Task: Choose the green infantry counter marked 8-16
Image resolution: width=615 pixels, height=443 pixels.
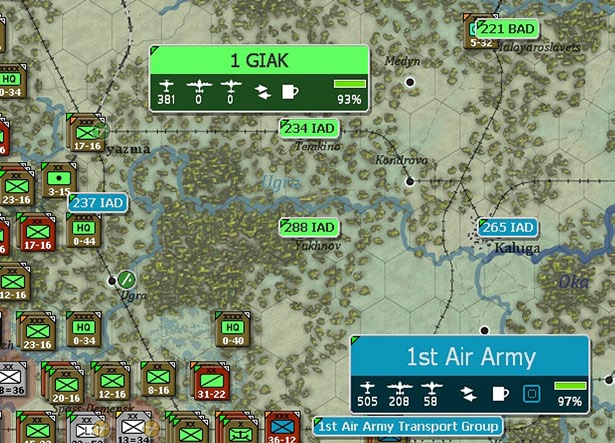Action: click(157, 380)
